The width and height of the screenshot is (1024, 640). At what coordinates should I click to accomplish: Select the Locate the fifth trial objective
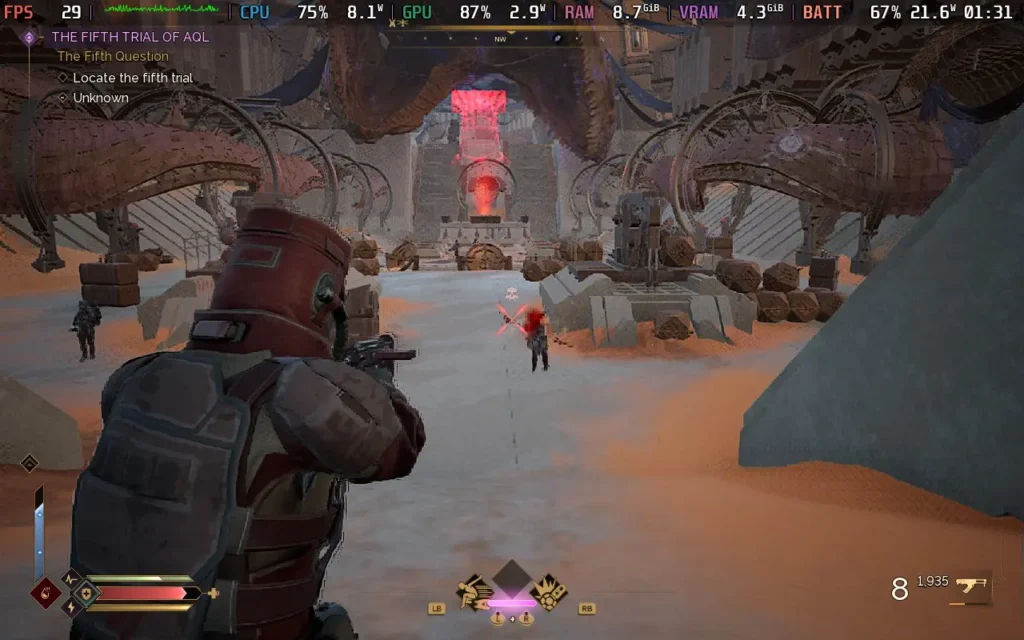(132, 78)
